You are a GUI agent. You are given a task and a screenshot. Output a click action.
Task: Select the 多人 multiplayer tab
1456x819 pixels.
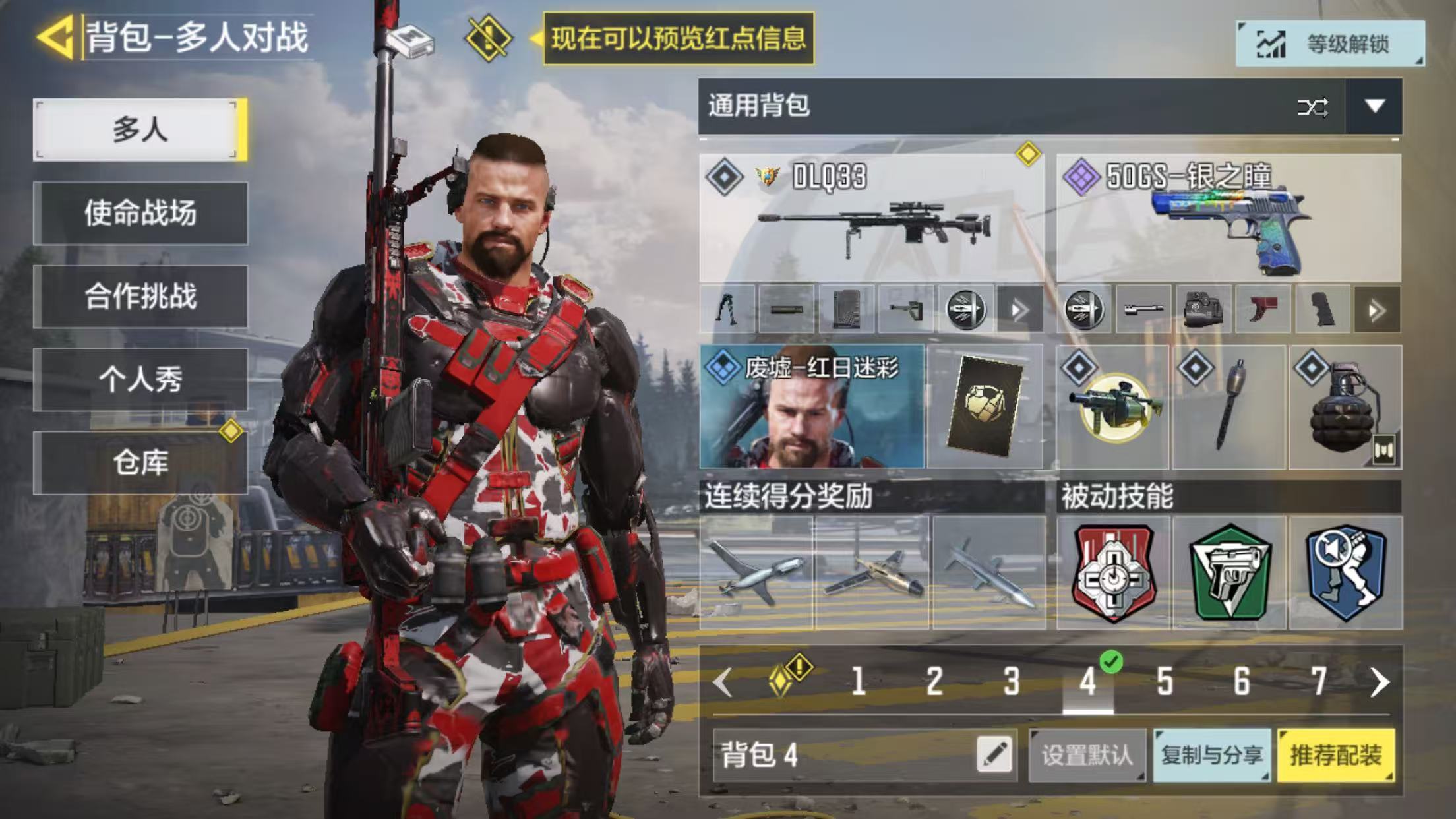pos(140,129)
